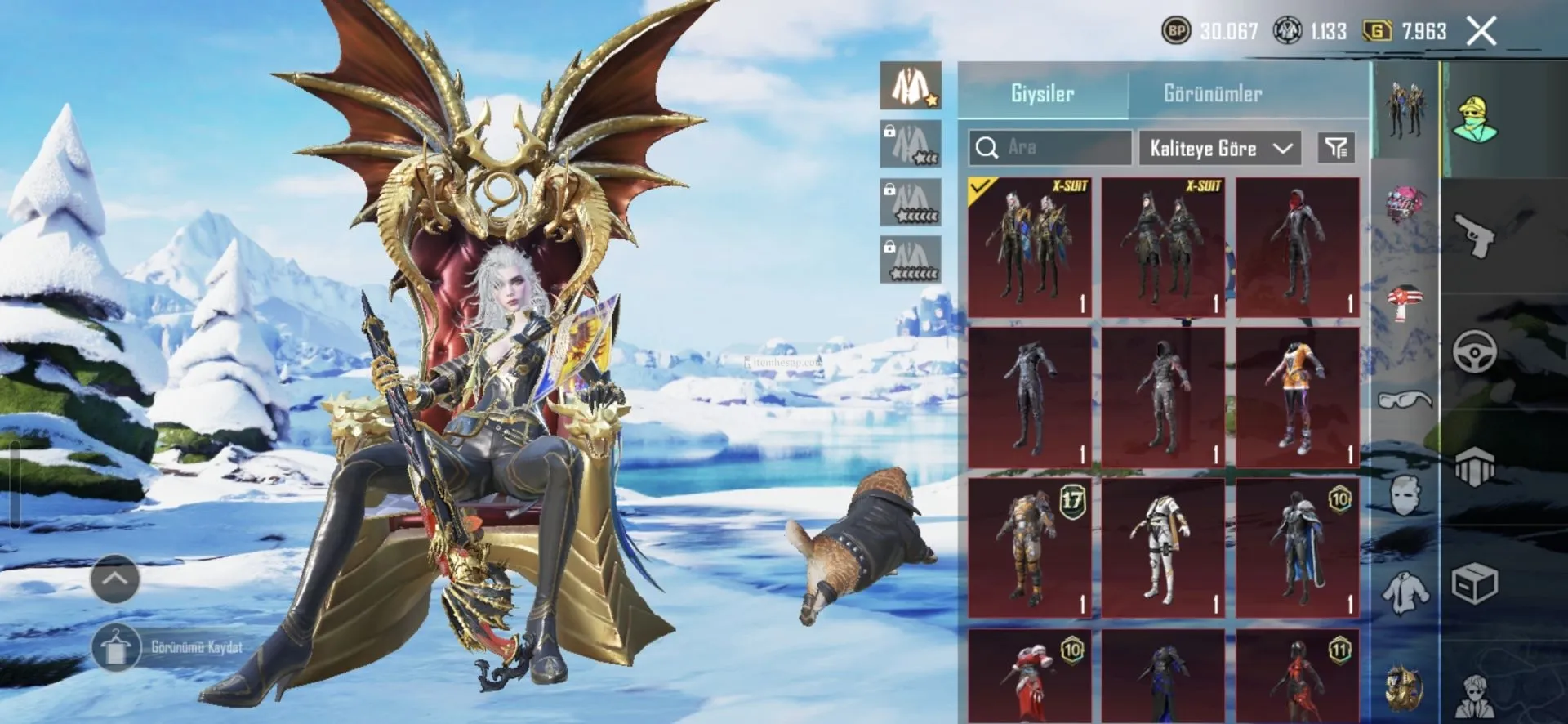Open the box crate inventory category
1568x724 pixels.
(1475, 584)
